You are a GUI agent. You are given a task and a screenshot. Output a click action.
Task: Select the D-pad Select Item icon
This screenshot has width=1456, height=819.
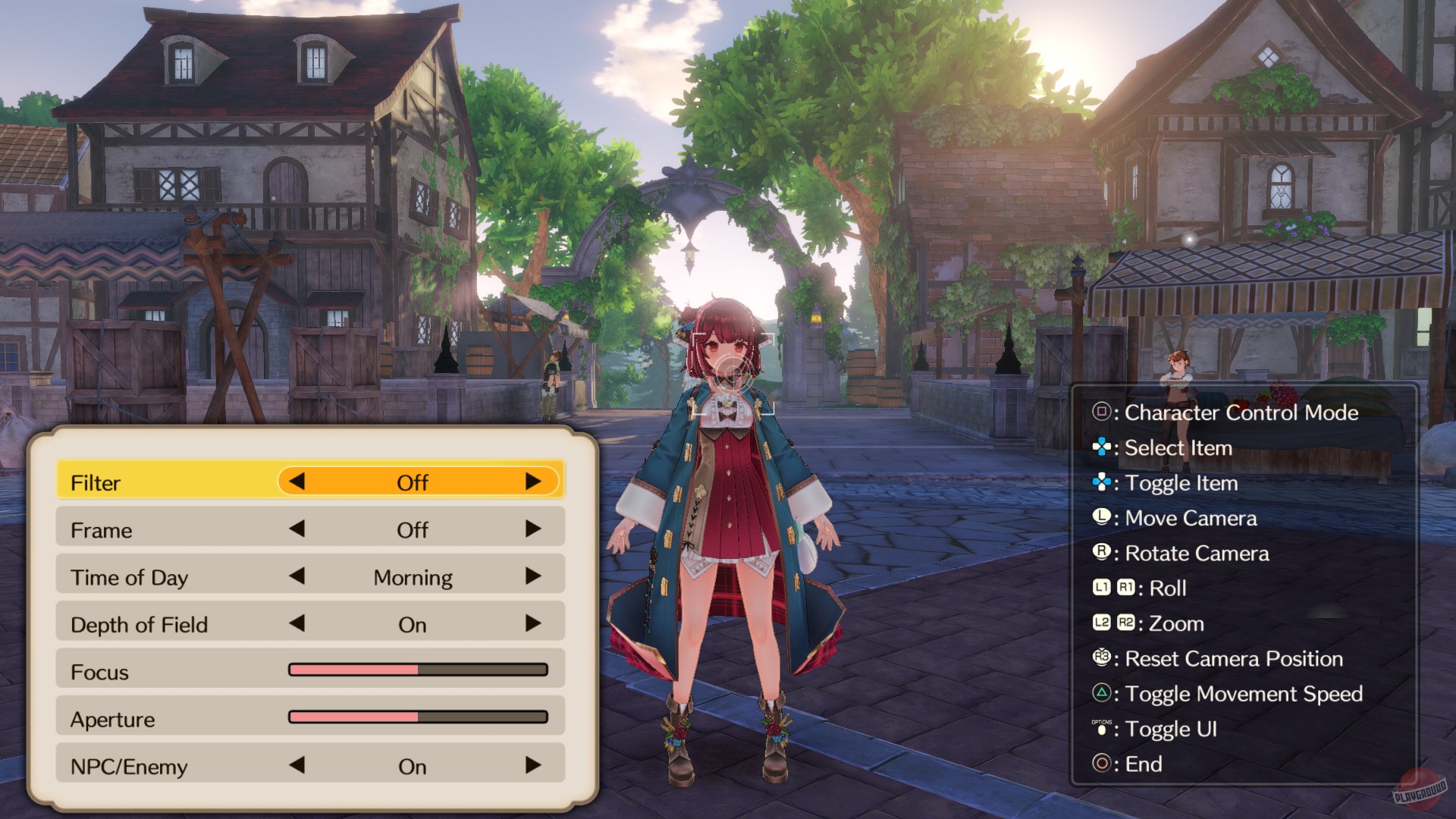1101,448
